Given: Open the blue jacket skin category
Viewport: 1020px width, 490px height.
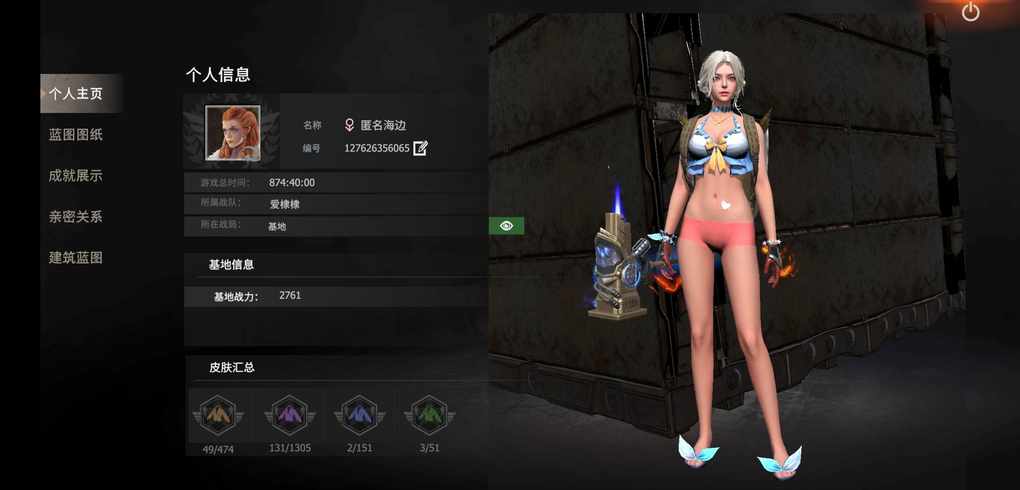Looking at the screenshot, I should click(x=358, y=415).
